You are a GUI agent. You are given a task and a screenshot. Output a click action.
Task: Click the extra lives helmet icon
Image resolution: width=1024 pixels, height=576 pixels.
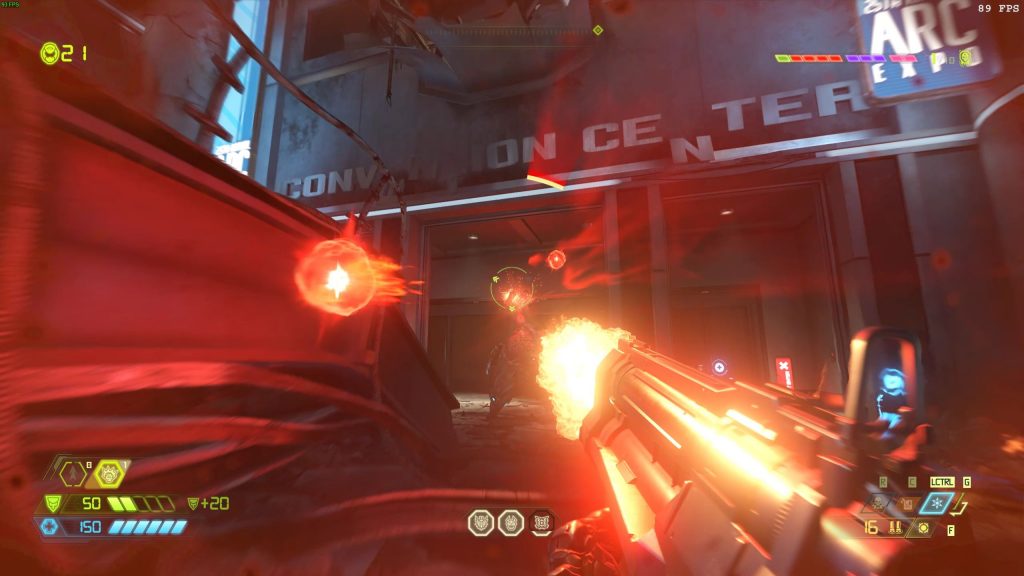tap(49, 53)
